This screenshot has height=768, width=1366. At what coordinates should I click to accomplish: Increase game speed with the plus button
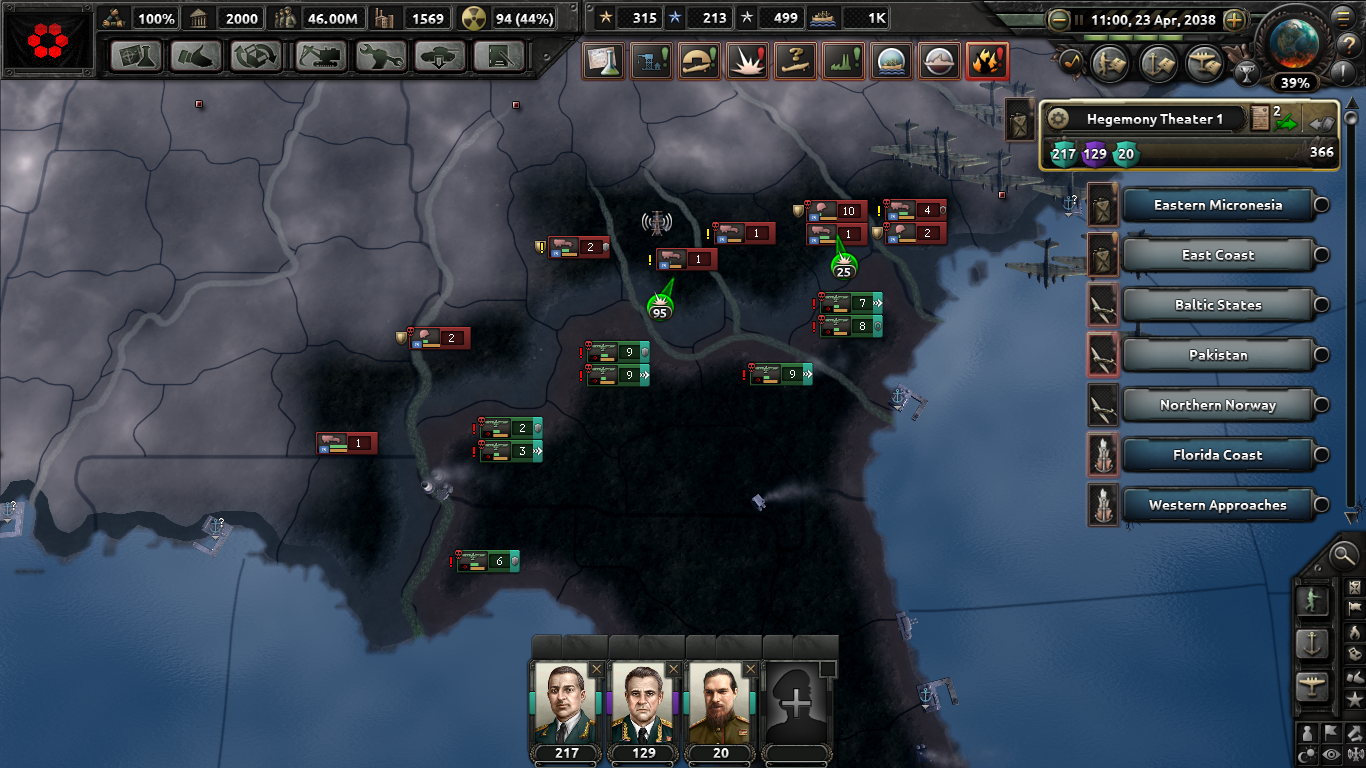[1235, 19]
